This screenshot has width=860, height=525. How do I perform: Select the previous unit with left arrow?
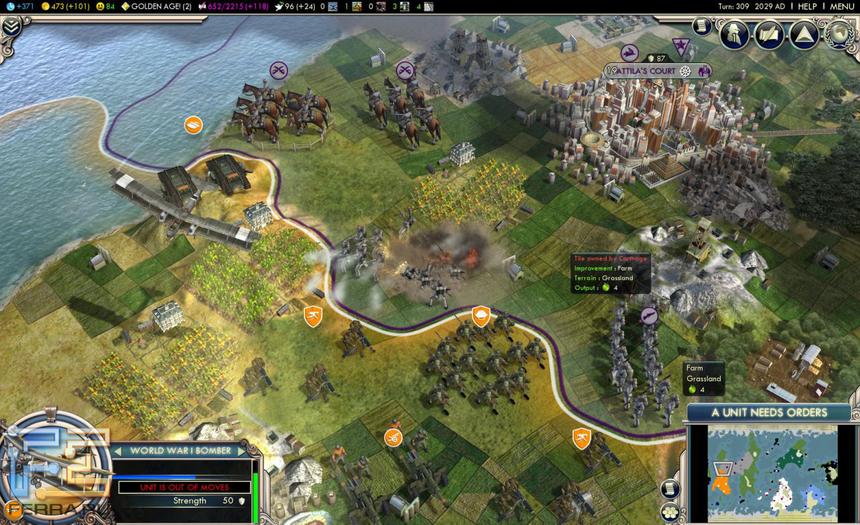tap(118, 450)
